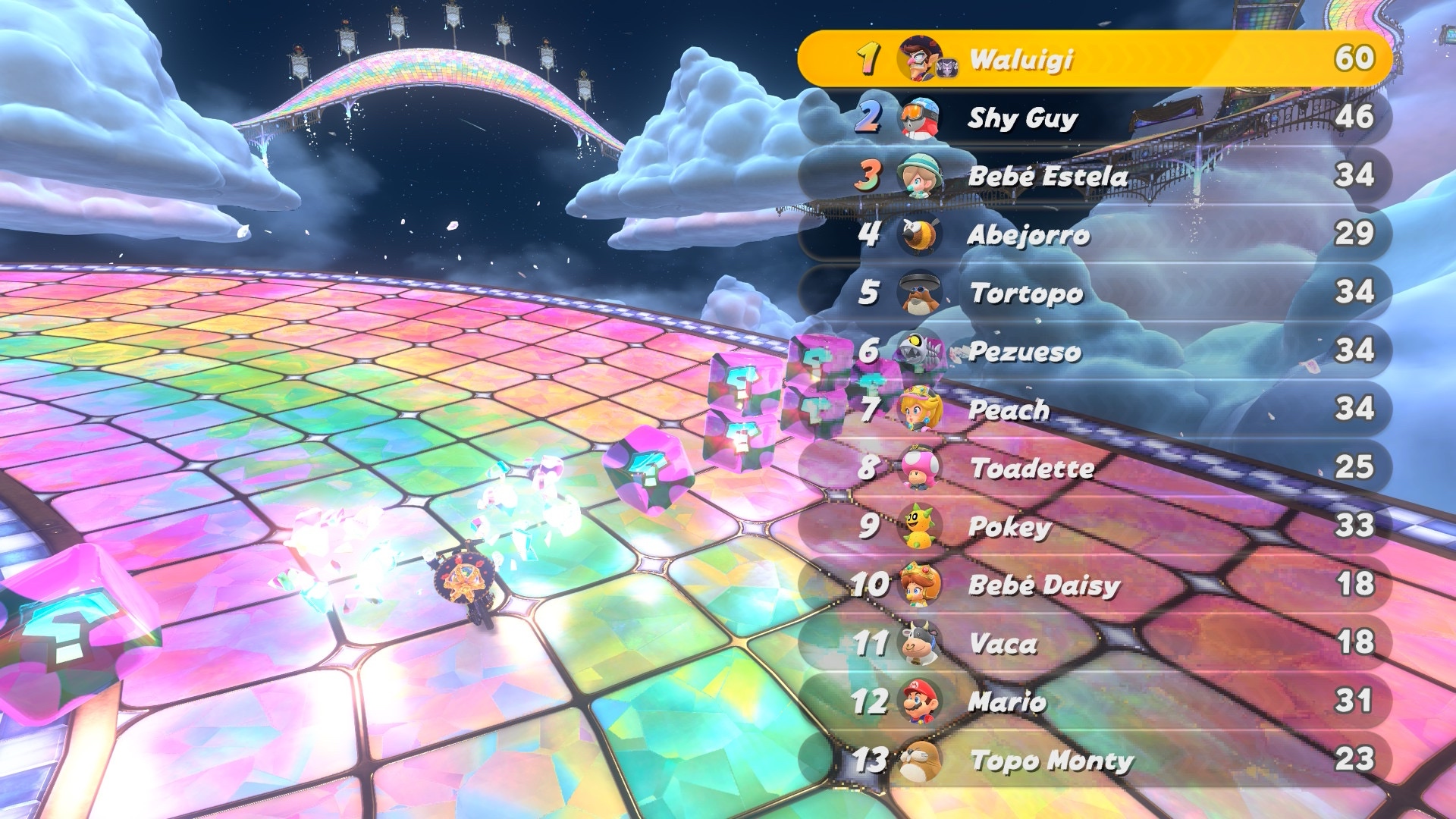The image size is (1456, 819).
Task: Select the Pezueso leaderboard entry
Action: tap(1095, 351)
